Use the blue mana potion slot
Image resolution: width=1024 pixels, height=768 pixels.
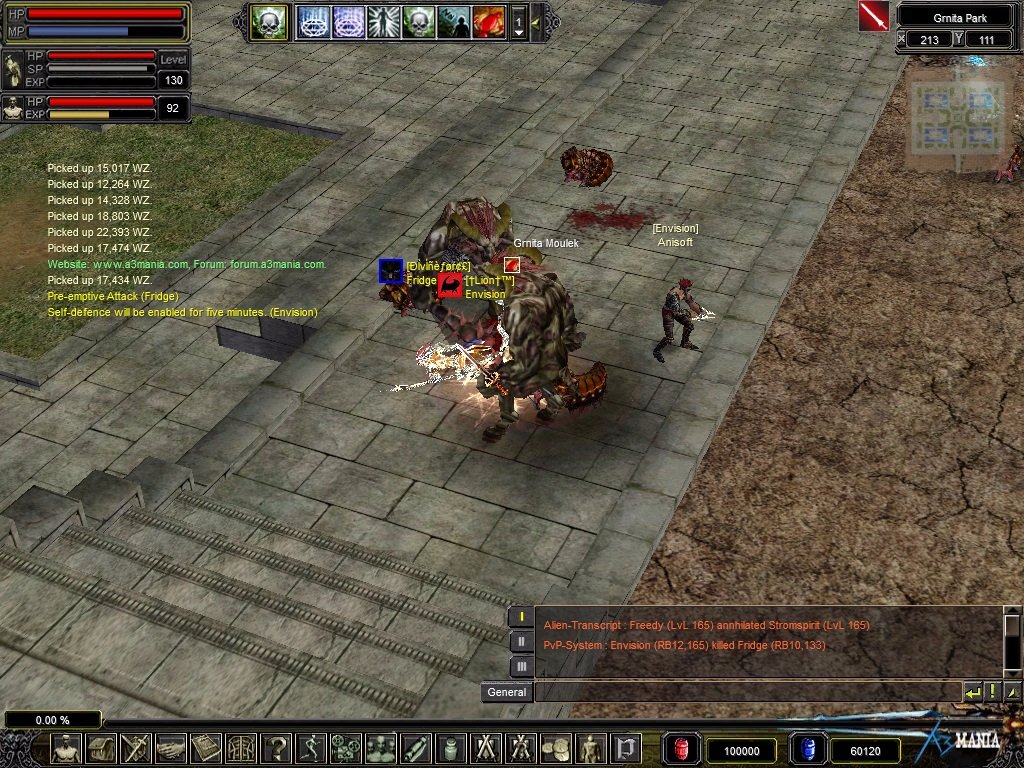point(806,750)
